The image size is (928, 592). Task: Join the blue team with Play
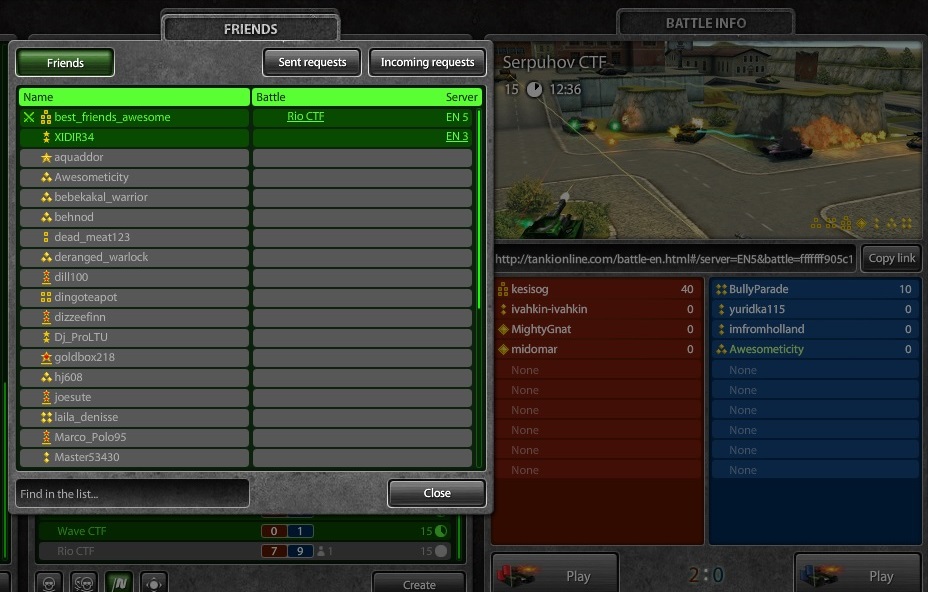[x=858, y=575]
